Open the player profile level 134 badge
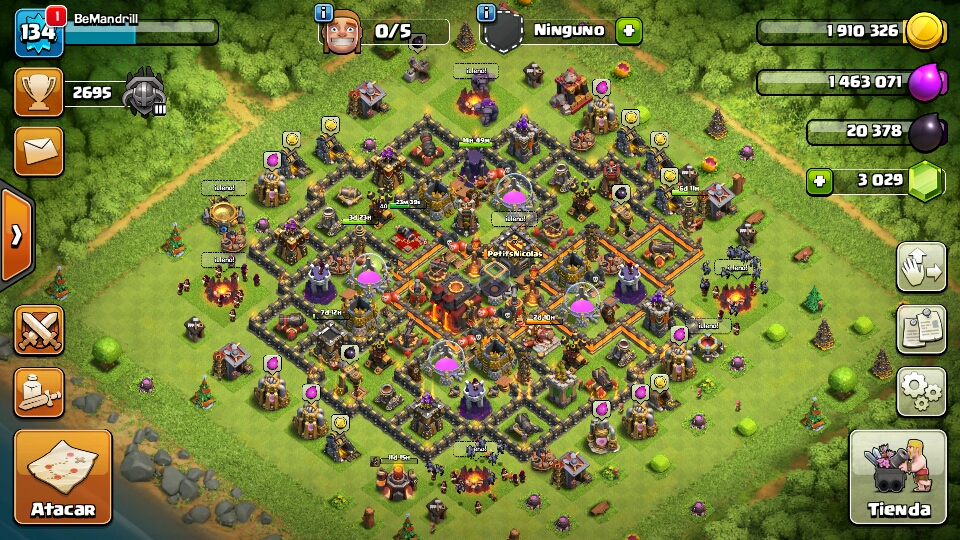The height and width of the screenshot is (540, 960). coord(39,33)
